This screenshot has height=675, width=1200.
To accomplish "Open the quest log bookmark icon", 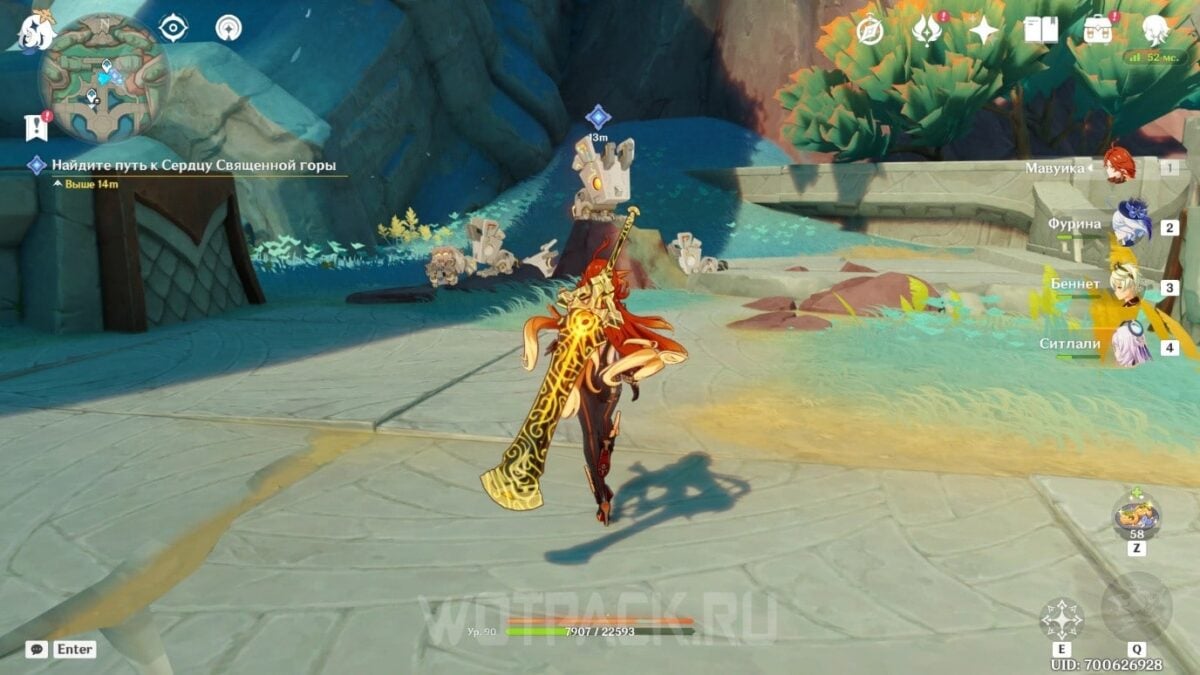I will (x=36, y=127).
